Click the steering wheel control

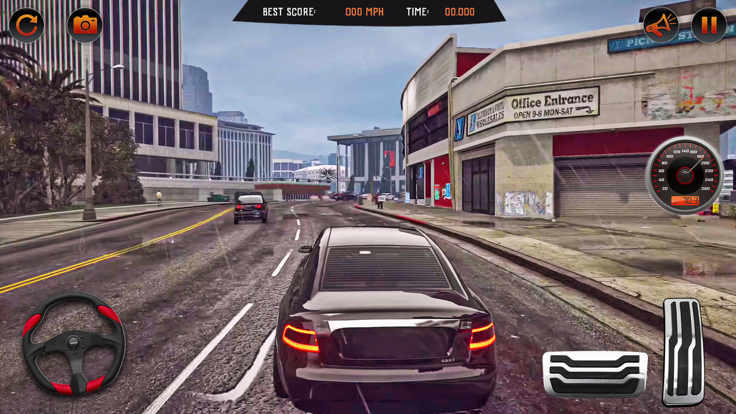pyautogui.click(x=73, y=343)
